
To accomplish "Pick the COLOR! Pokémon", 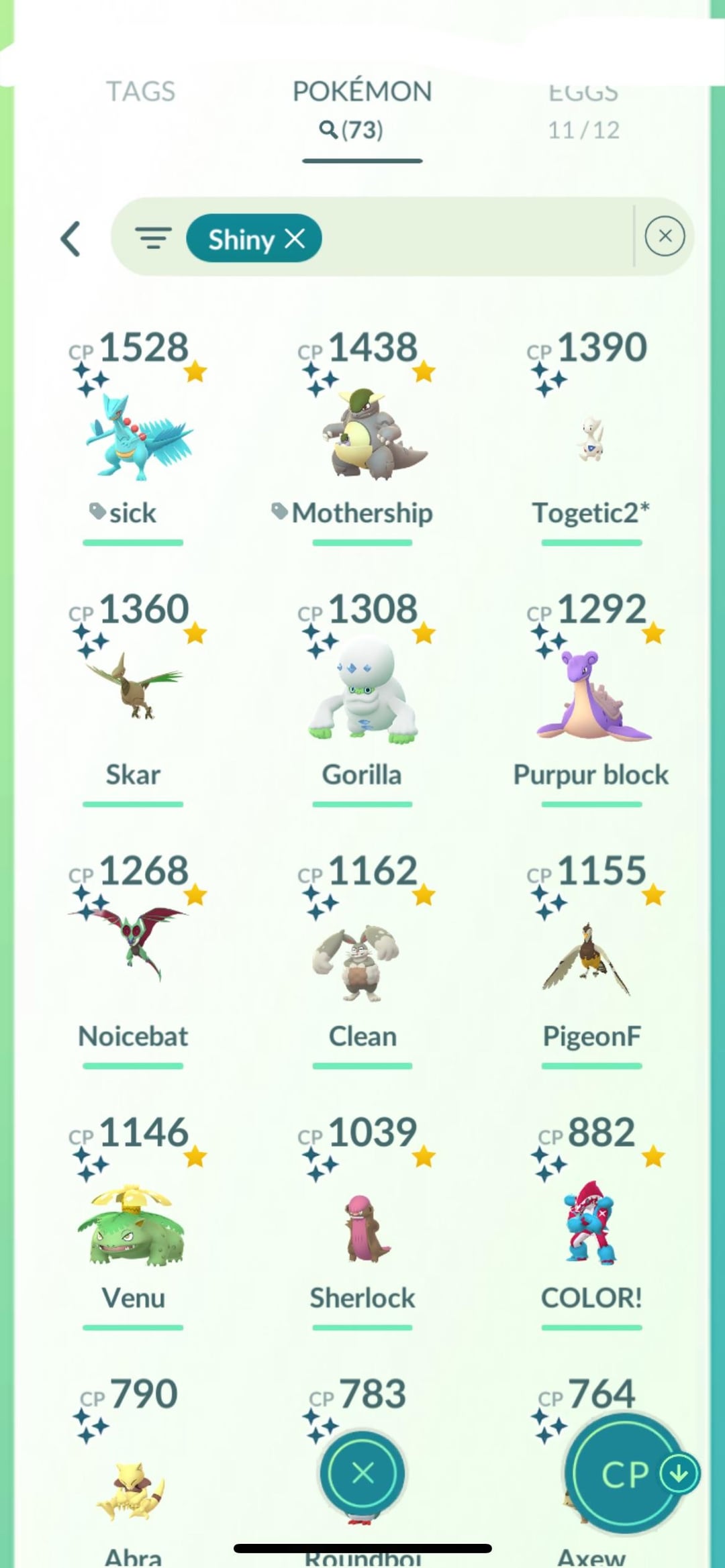I will tap(591, 1221).
